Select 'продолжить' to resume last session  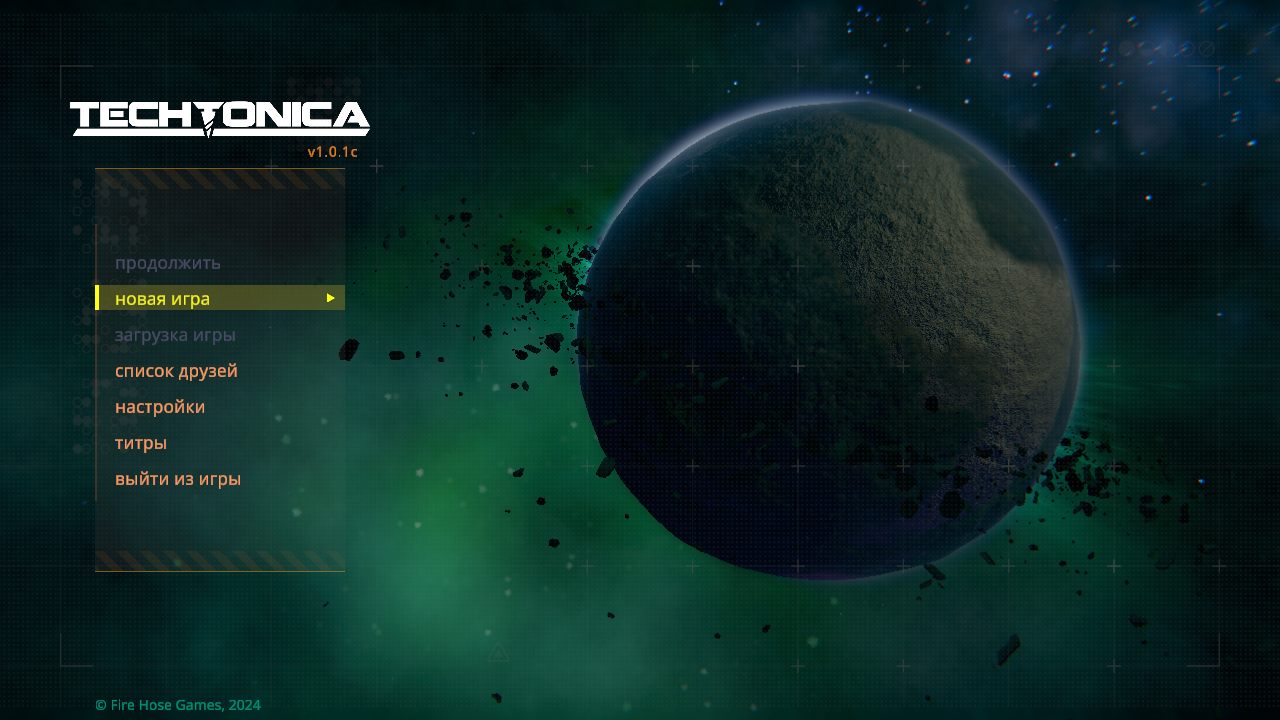coord(167,262)
